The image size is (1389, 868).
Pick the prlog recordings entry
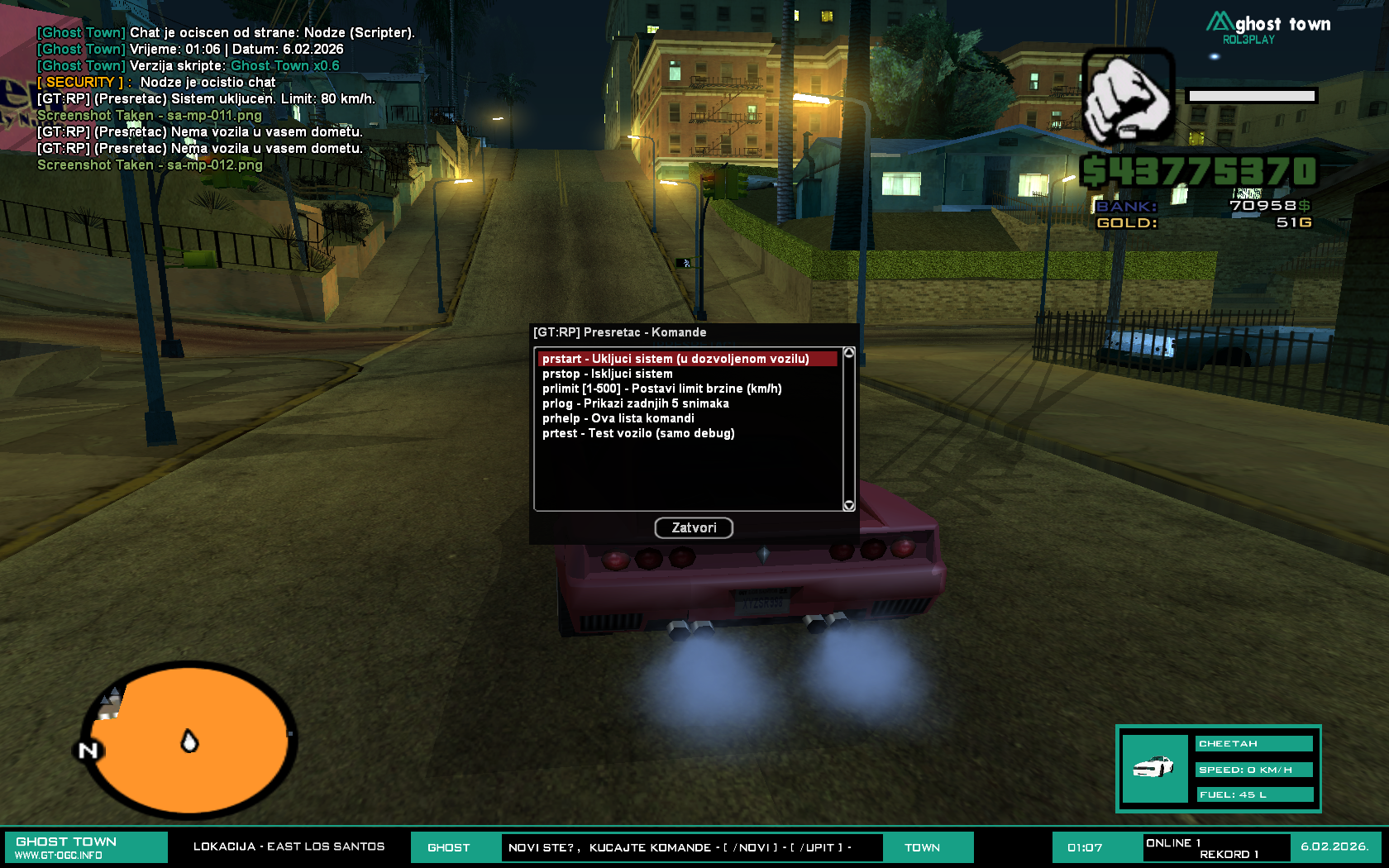click(635, 403)
